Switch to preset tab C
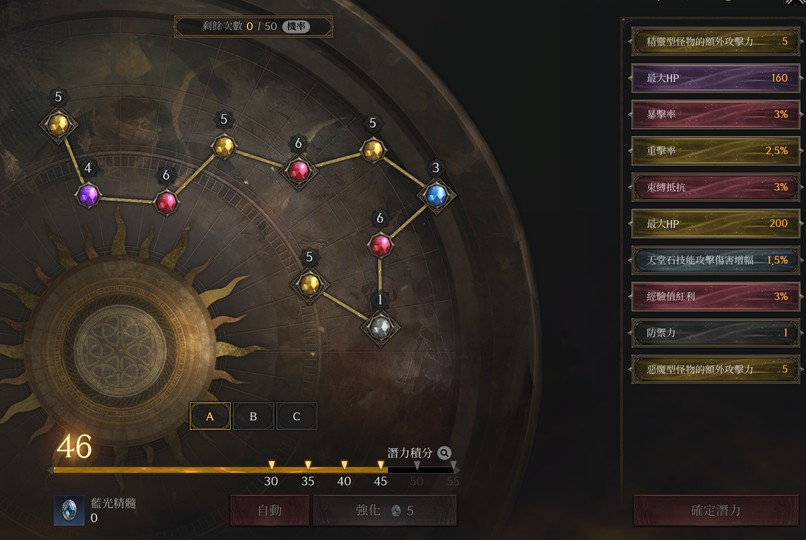 click(296, 416)
